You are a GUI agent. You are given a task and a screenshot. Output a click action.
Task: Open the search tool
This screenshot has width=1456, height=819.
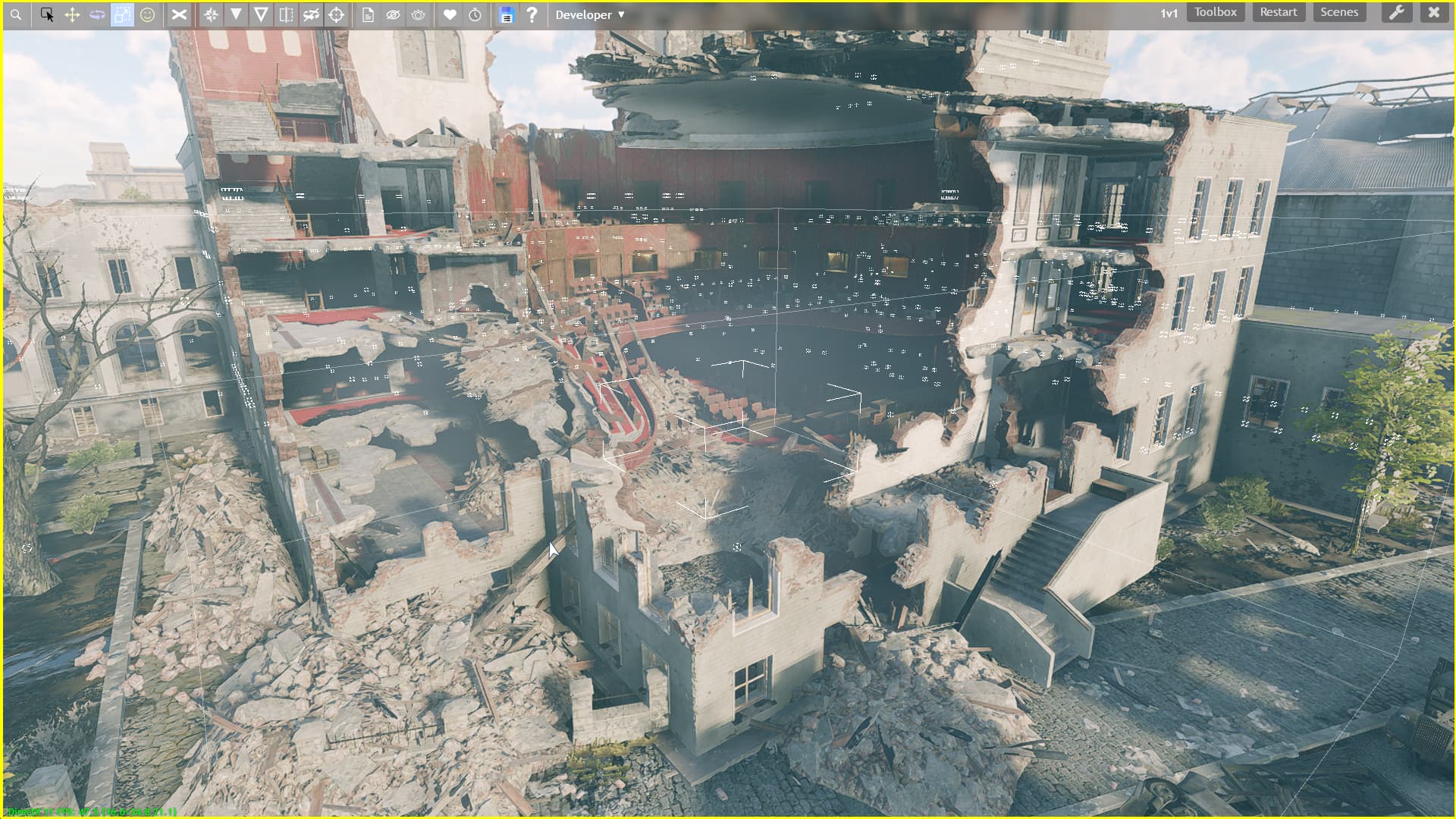pyautogui.click(x=15, y=14)
